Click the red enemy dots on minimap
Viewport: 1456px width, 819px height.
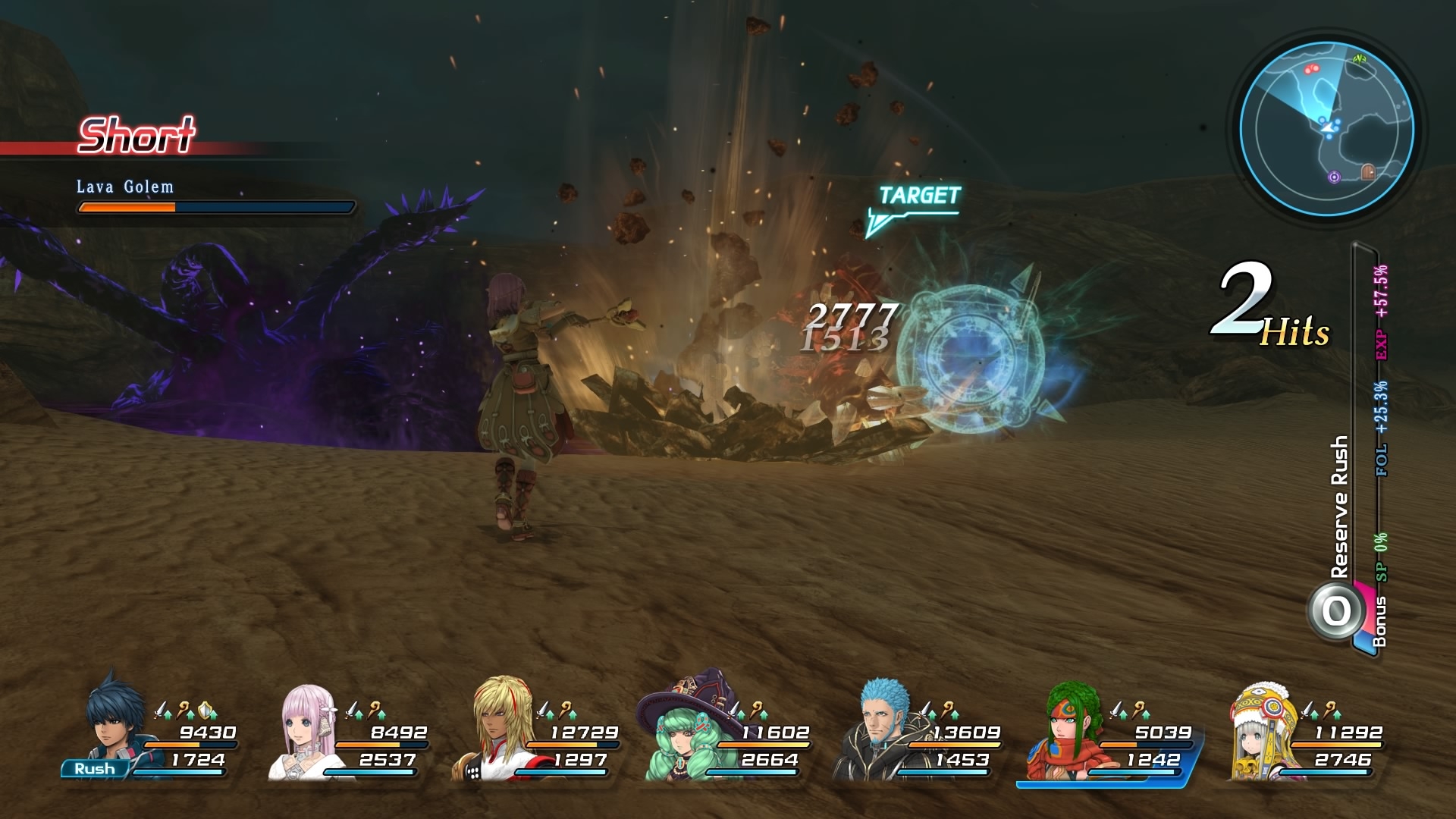(x=1311, y=69)
